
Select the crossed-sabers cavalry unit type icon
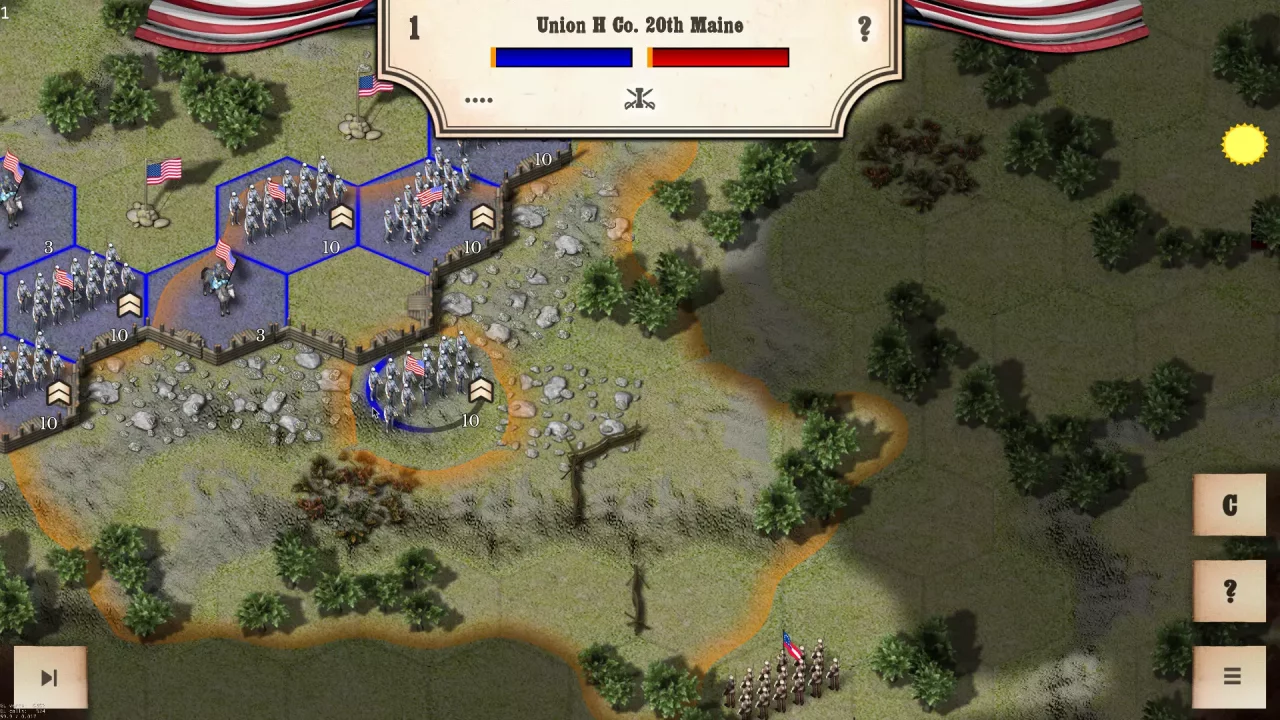coord(639,98)
